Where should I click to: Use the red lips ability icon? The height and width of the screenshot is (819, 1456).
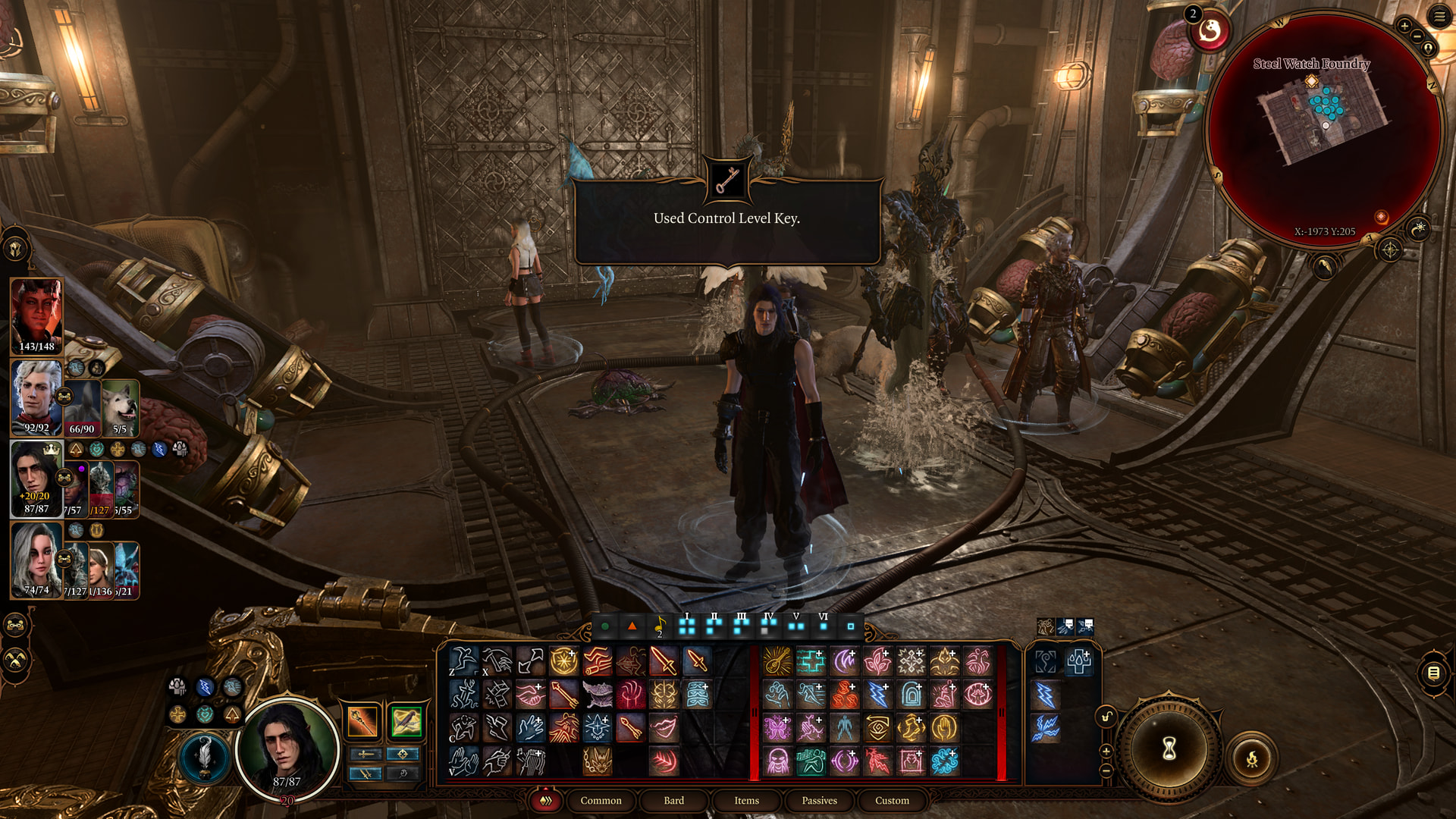tap(664, 727)
